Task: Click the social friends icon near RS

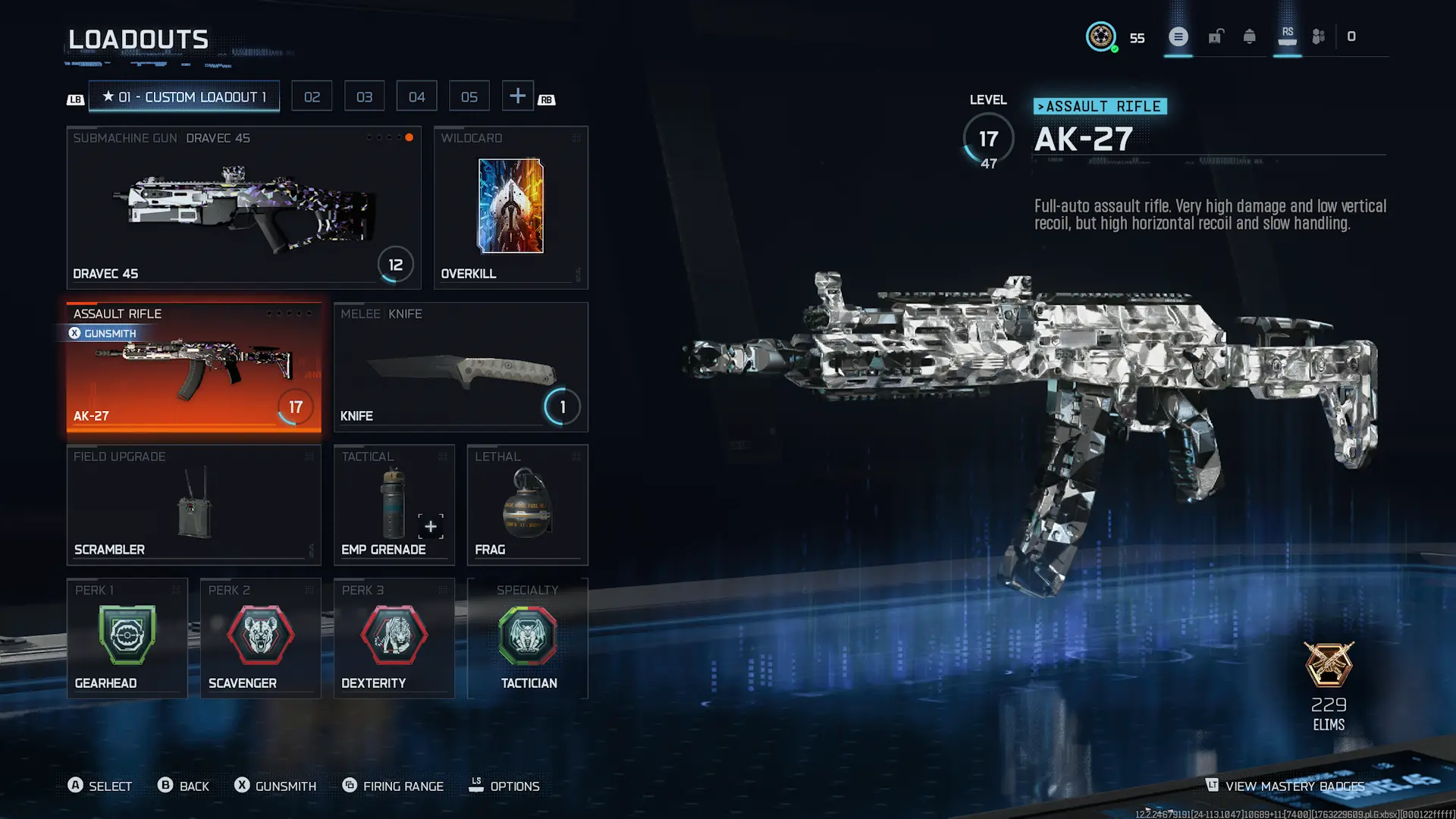Action: pos(1318,36)
